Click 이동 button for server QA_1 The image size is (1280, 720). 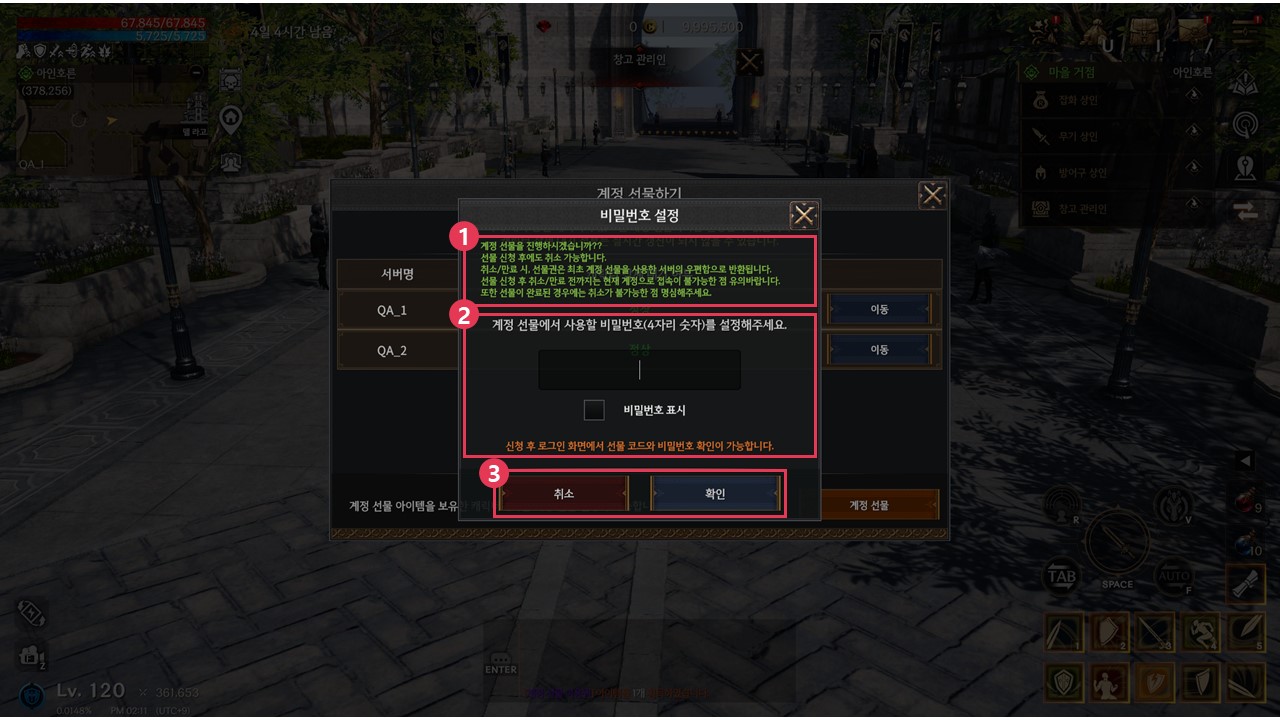pyautogui.click(x=879, y=309)
